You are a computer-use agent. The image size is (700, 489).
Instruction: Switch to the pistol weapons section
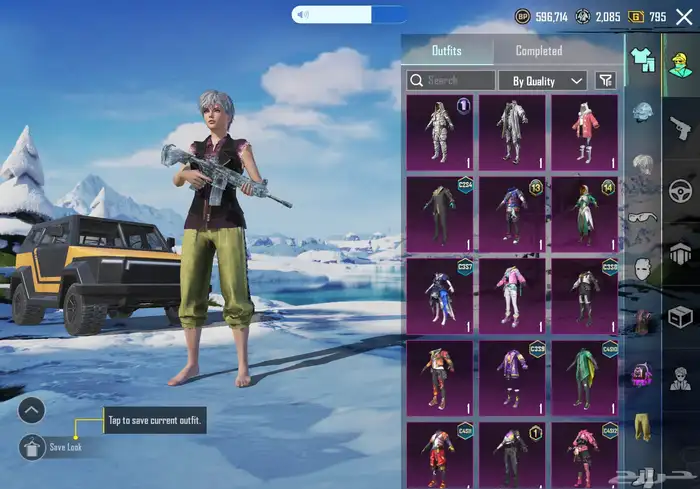pos(681,126)
